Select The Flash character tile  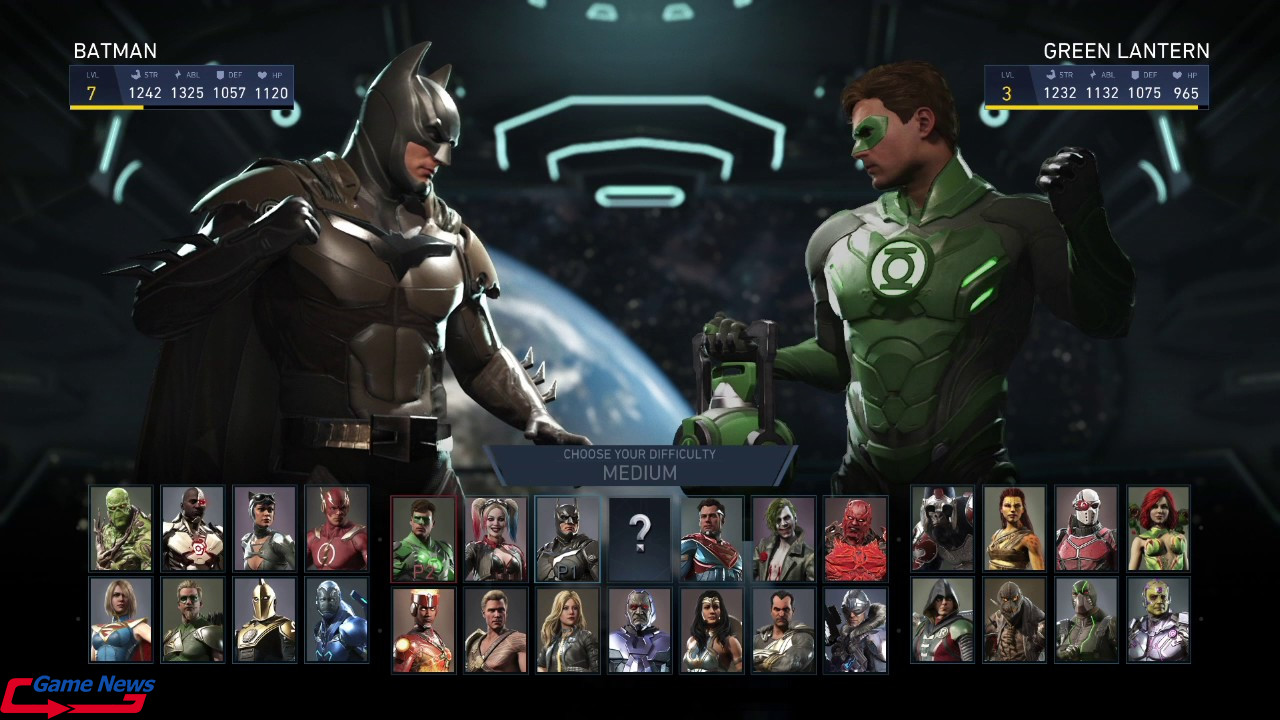pos(337,529)
